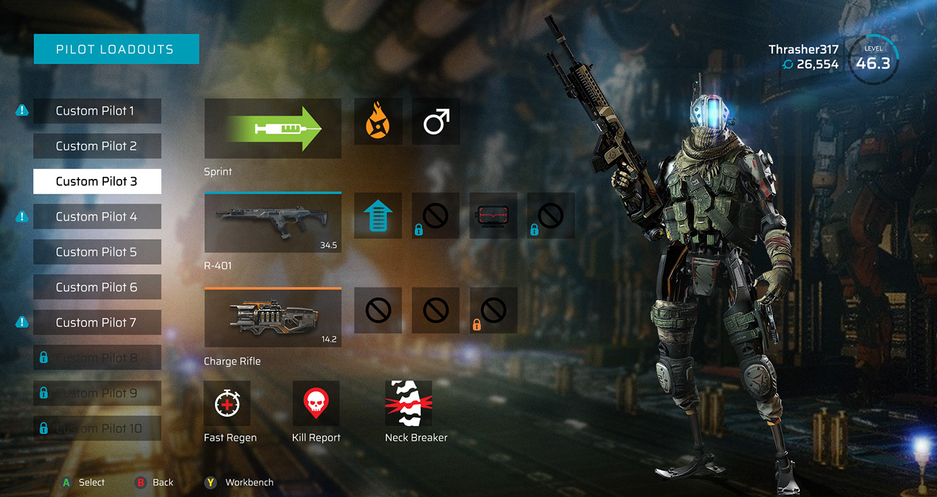
Task: Open the Neck Breaker execution slot
Action: point(409,403)
